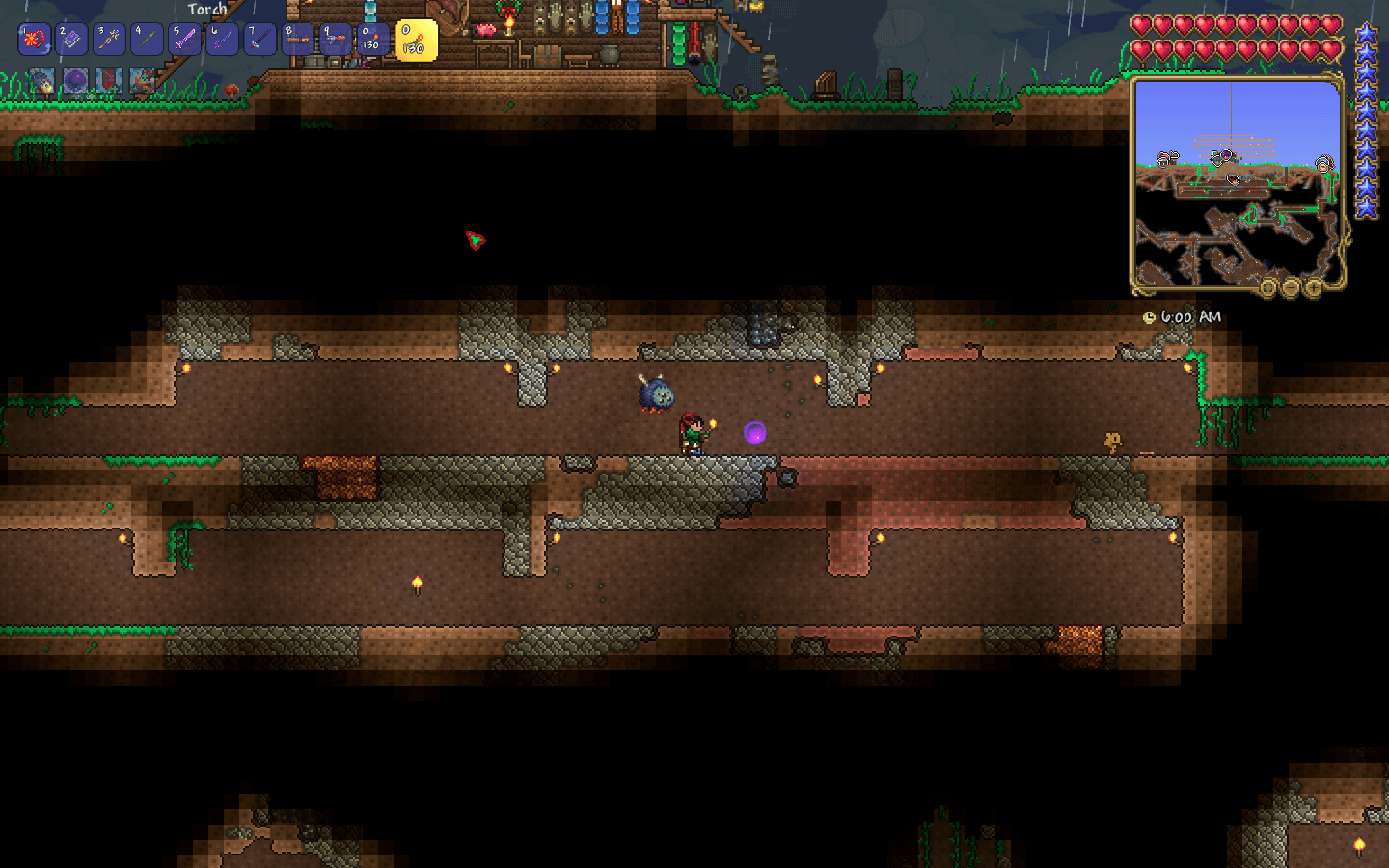The height and width of the screenshot is (868, 1389).
Task: Select the red flower item in slot 1
Action: click(35, 40)
